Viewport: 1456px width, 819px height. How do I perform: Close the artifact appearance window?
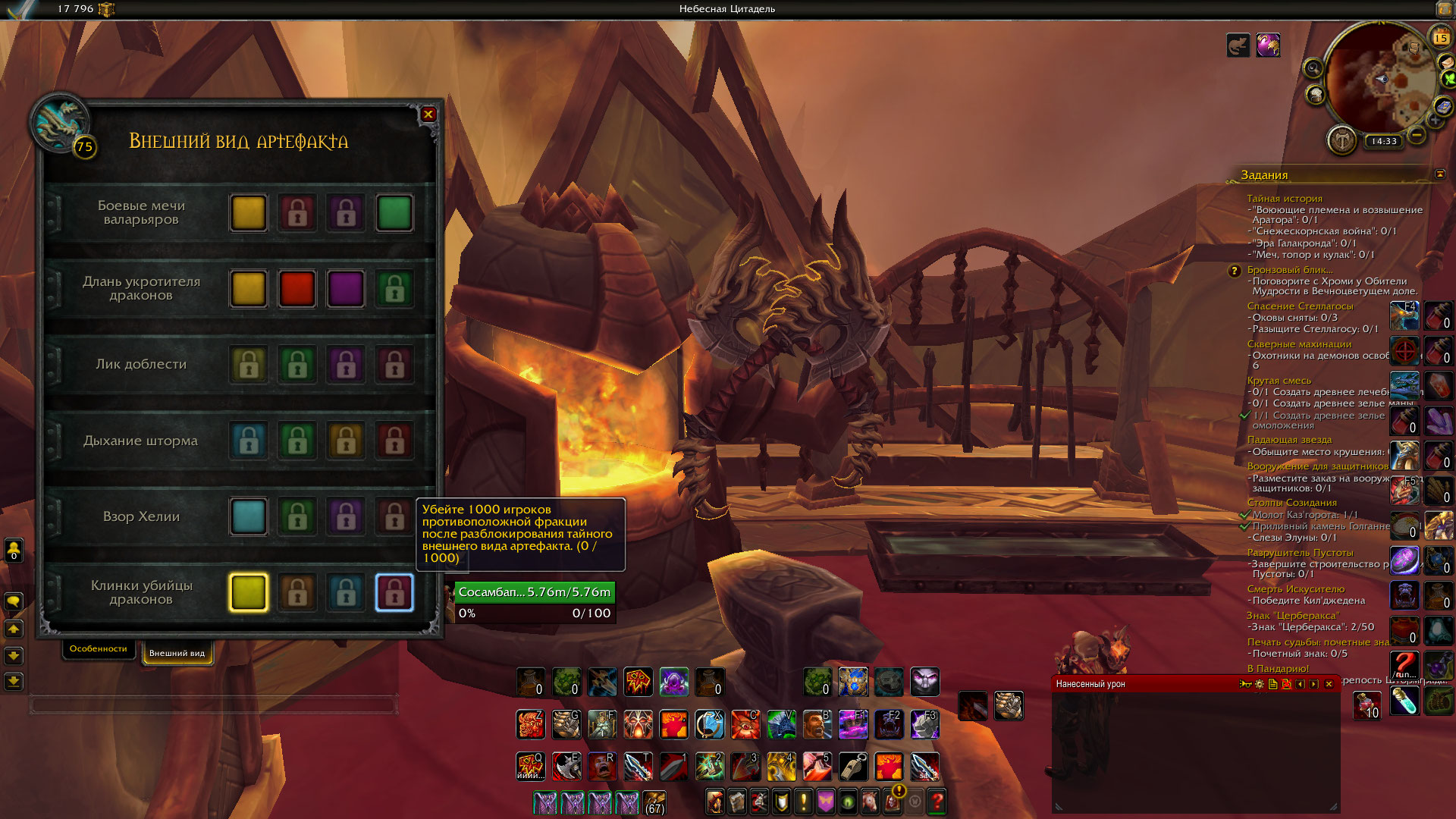tap(428, 115)
